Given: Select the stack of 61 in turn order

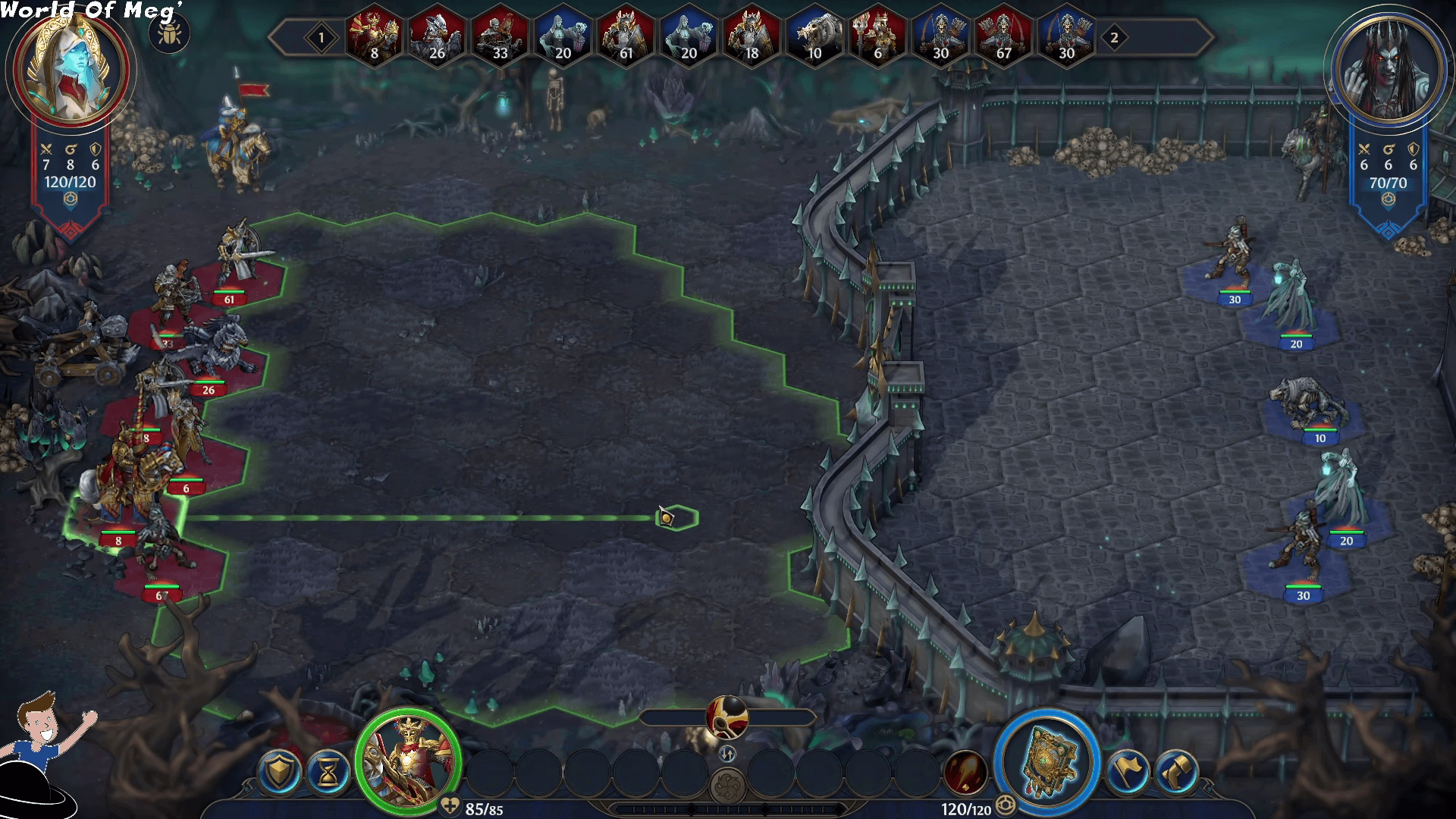Looking at the screenshot, I should 625,37.
